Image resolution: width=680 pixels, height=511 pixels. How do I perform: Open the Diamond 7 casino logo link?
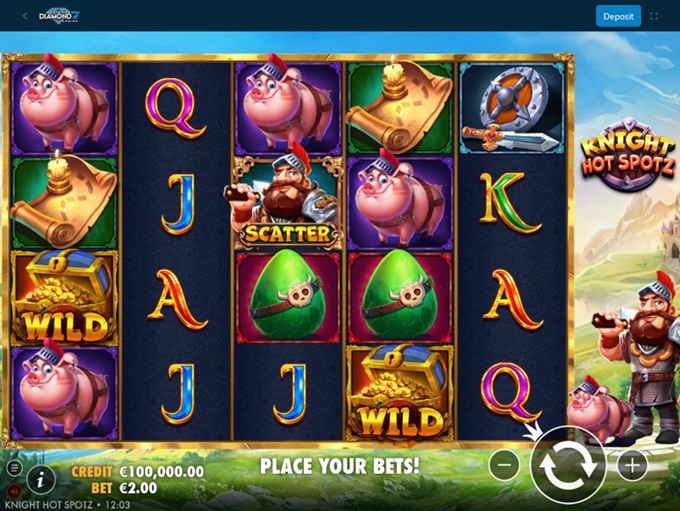click(x=59, y=16)
